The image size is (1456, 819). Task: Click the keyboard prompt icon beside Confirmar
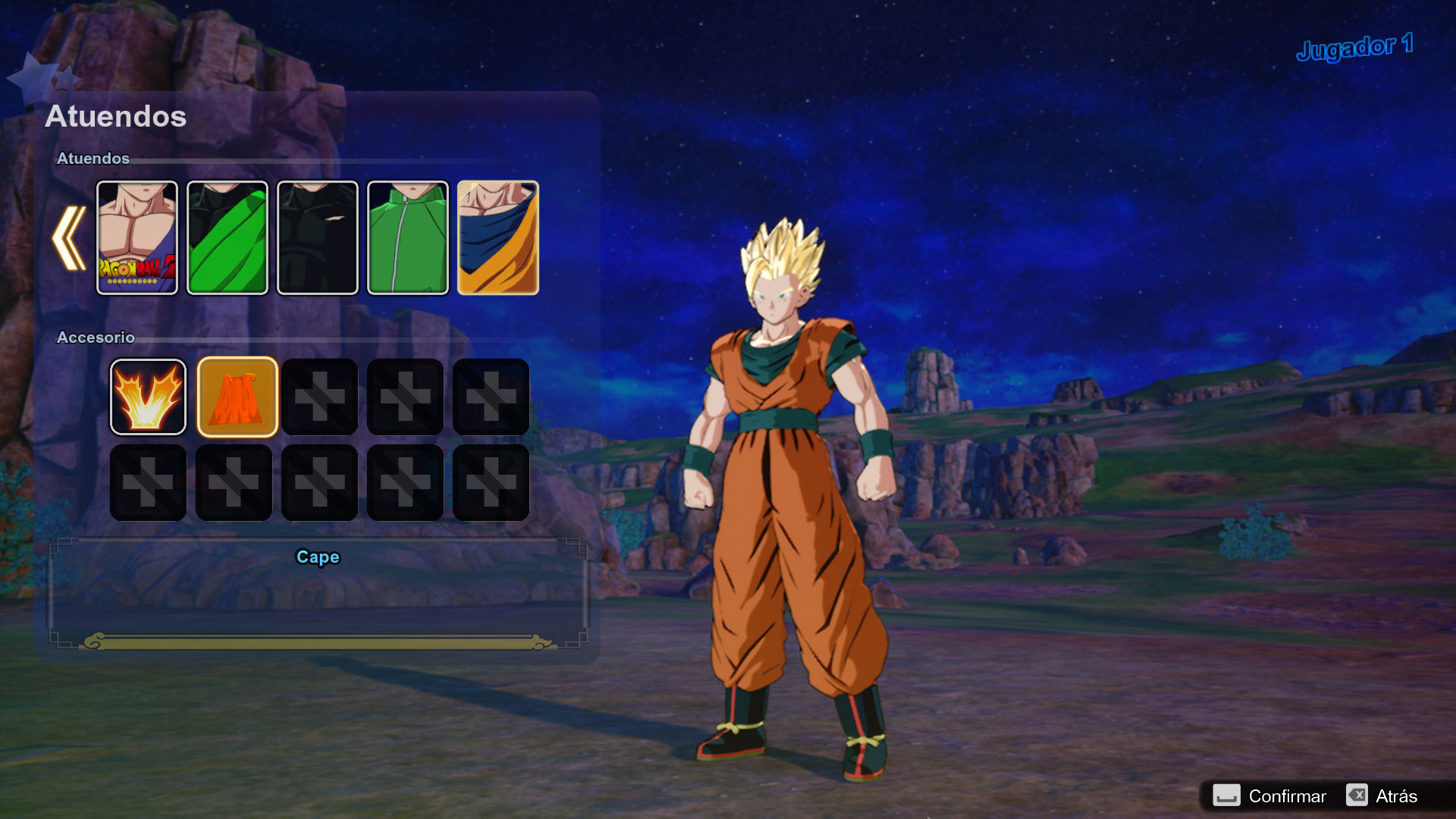point(1228,796)
